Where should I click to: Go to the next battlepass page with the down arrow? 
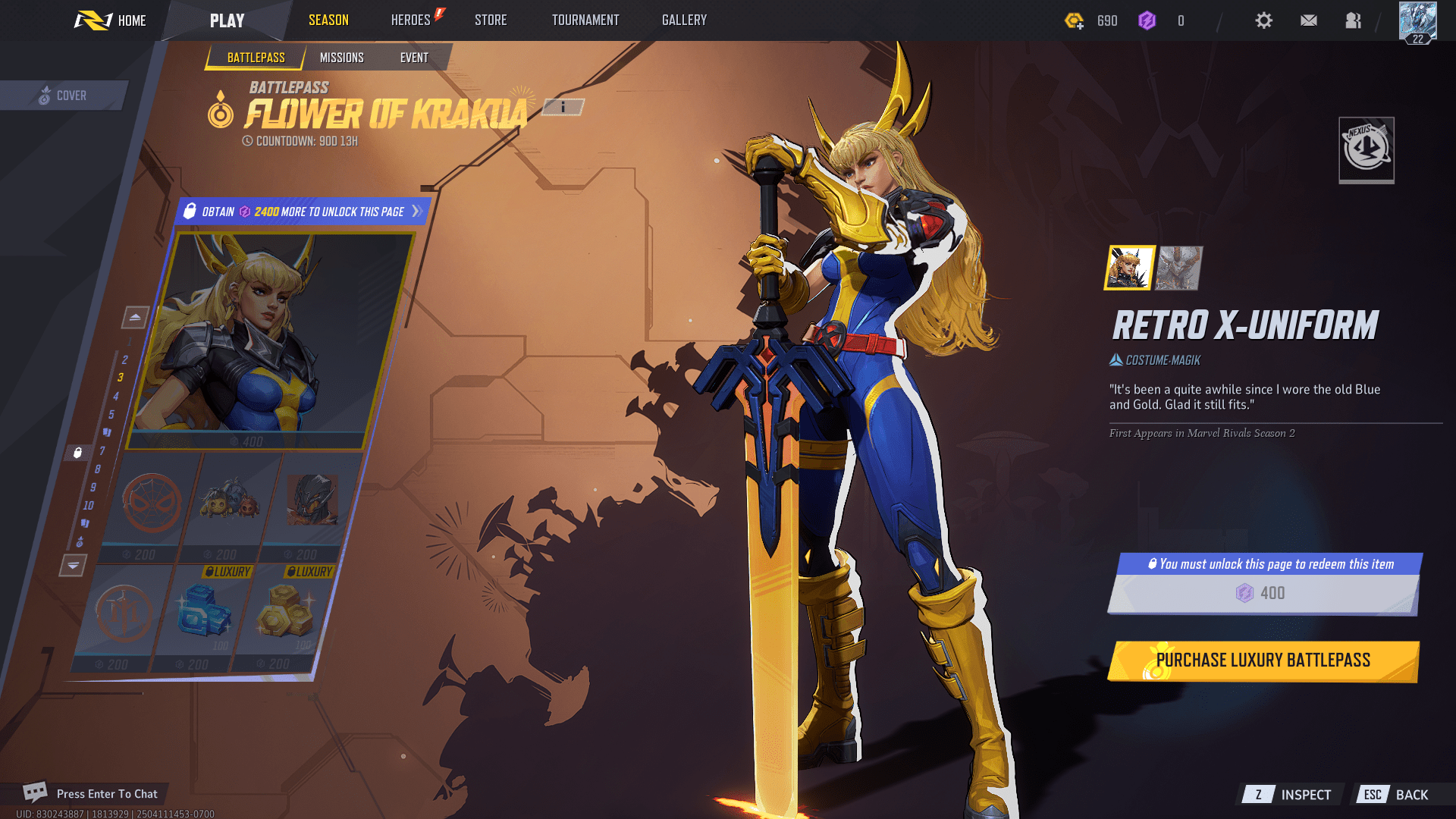pyautogui.click(x=73, y=565)
